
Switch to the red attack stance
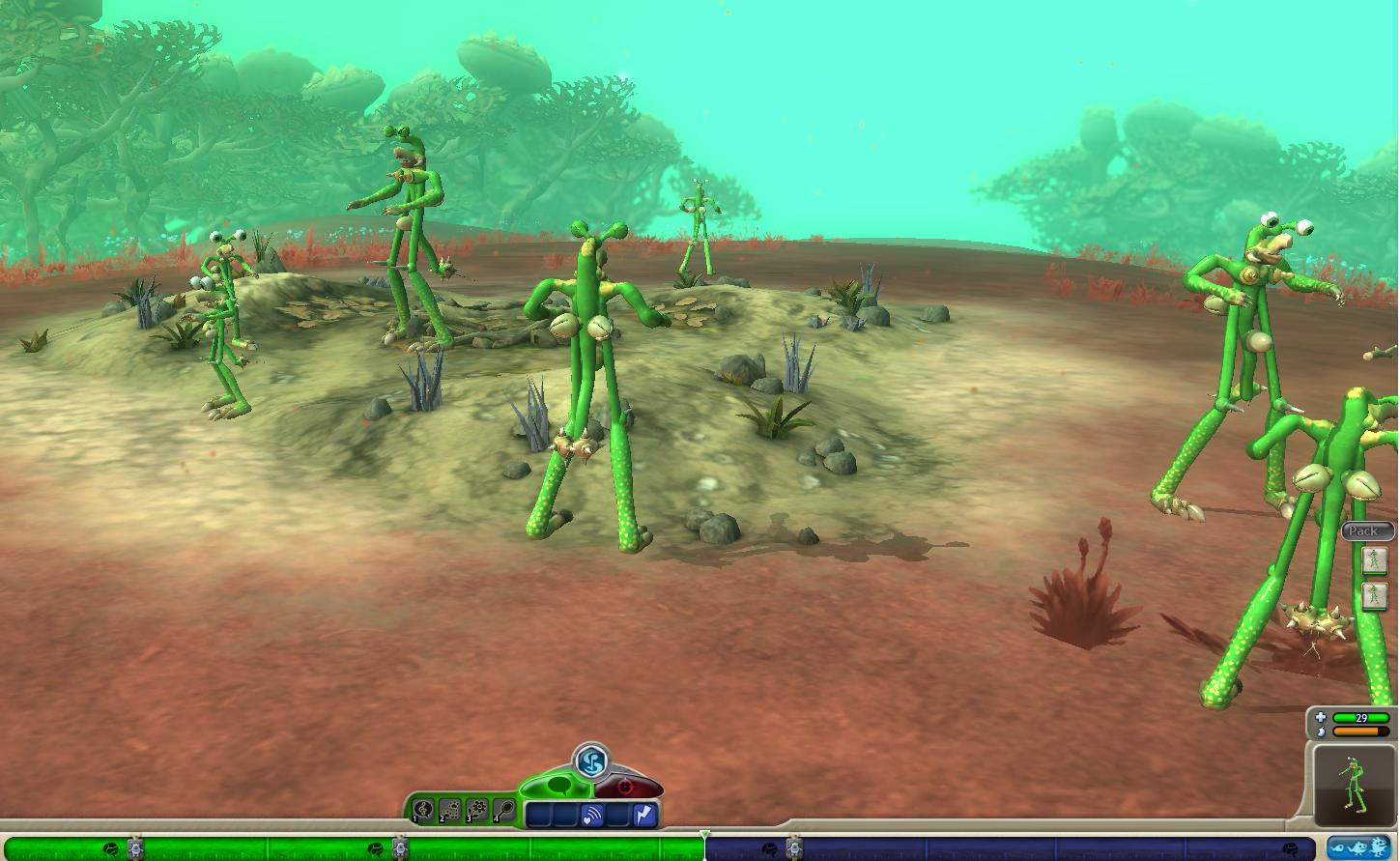pos(626,787)
